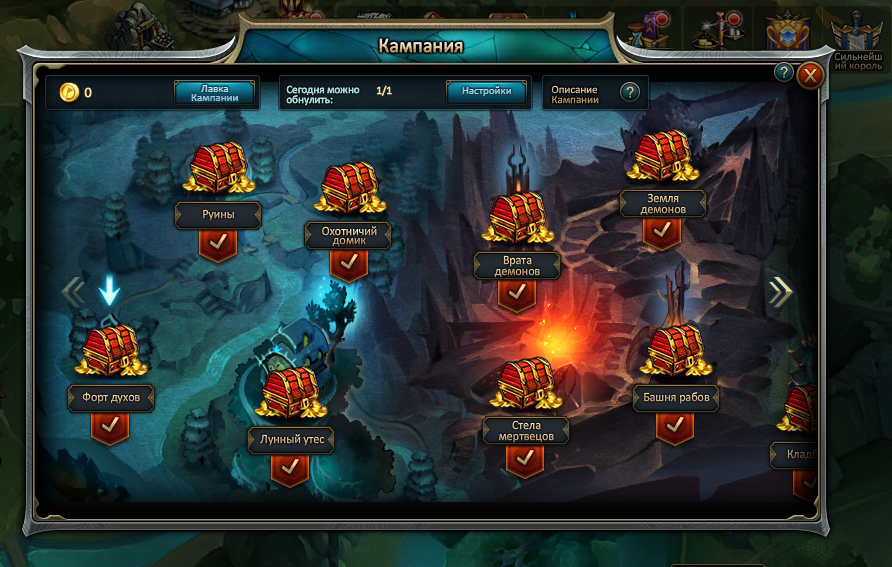The height and width of the screenshot is (567, 892).
Task: Open the Земля демонов stage
Action: coord(662,158)
